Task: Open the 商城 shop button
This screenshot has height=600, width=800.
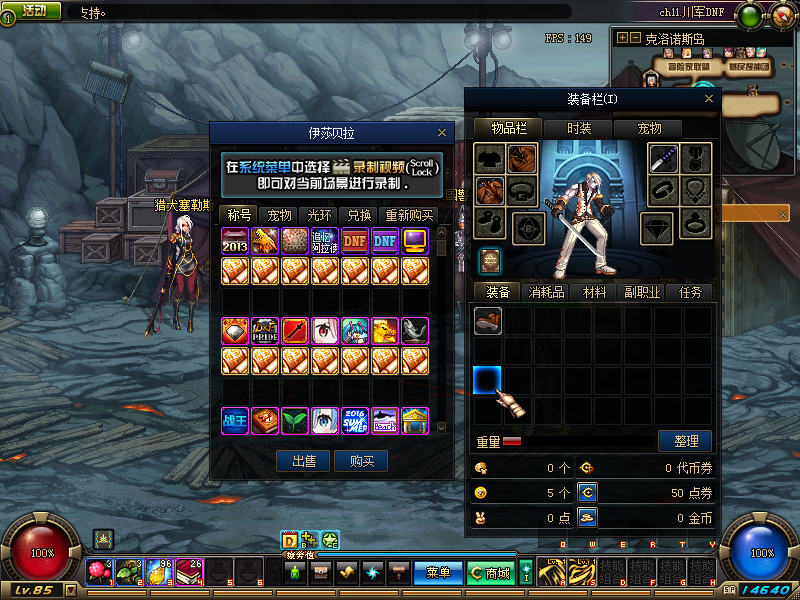Action: [x=491, y=573]
